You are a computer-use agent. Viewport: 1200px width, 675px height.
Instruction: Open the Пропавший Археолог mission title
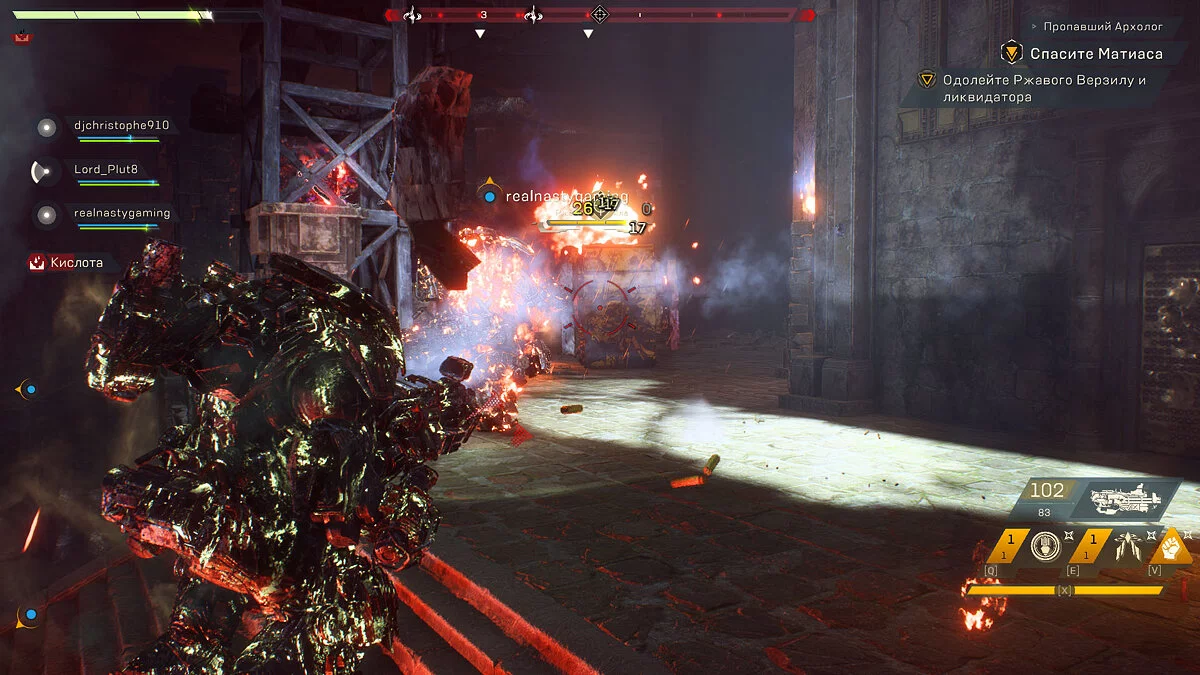pyautogui.click(x=1103, y=26)
